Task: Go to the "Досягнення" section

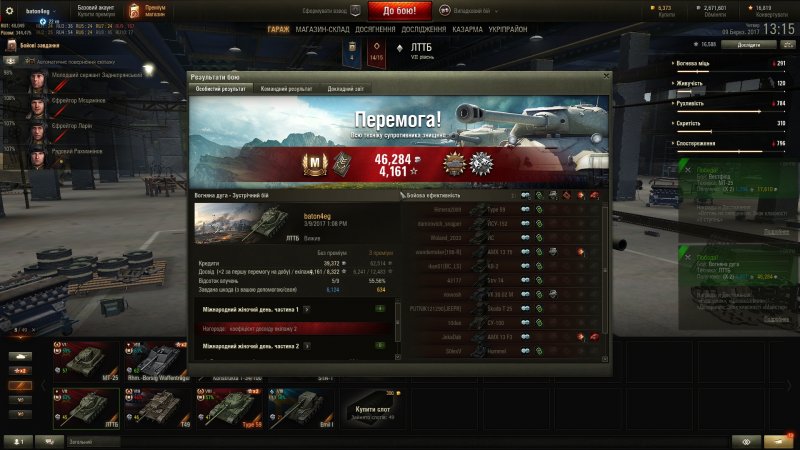Action: (x=374, y=30)
